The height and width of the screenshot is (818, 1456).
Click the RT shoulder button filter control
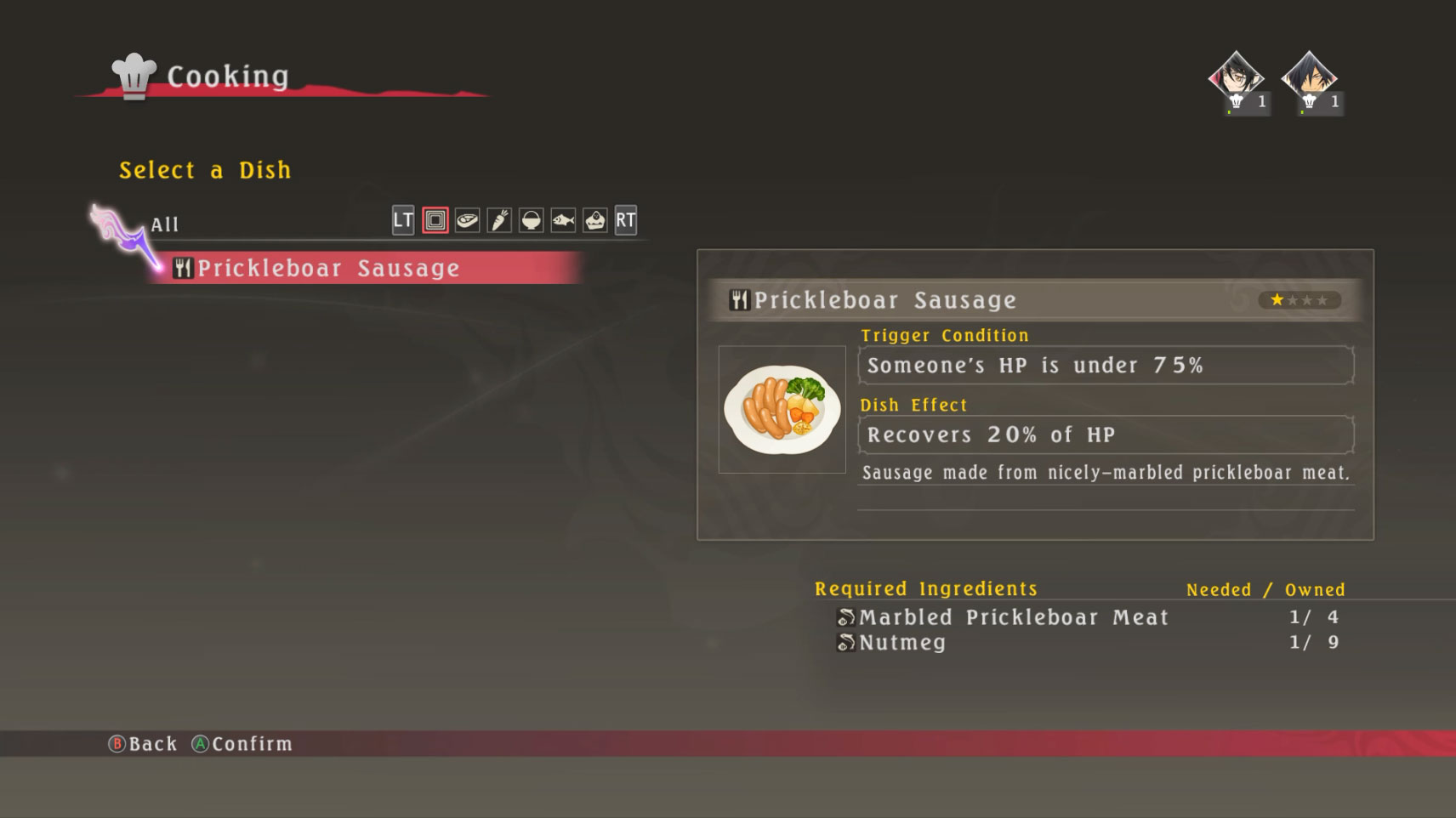point(627,220)
